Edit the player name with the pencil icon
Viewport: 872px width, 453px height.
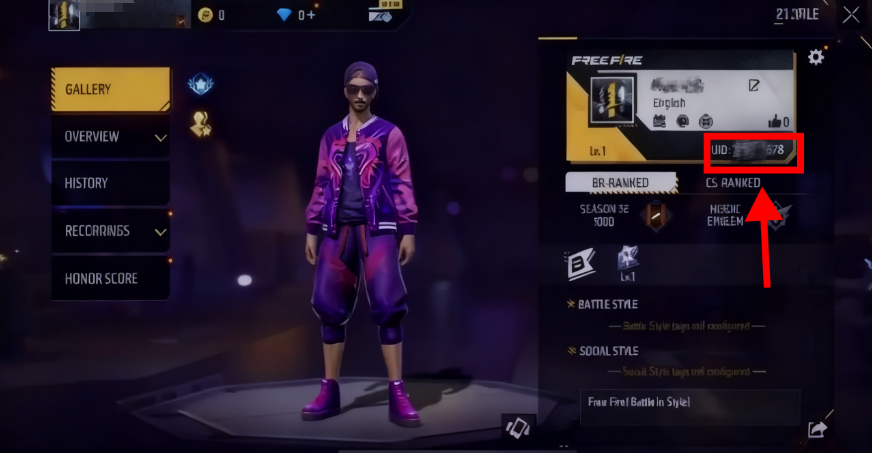(754, 86)
